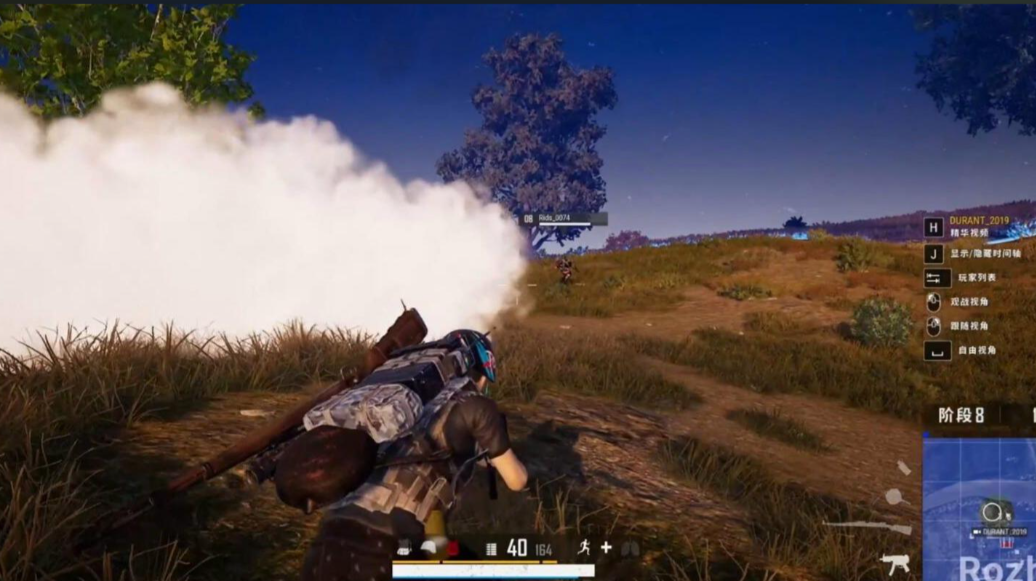Click the helmet equipment status icon
This screenshot has width=1036, height=581.
tap(428, 548)
